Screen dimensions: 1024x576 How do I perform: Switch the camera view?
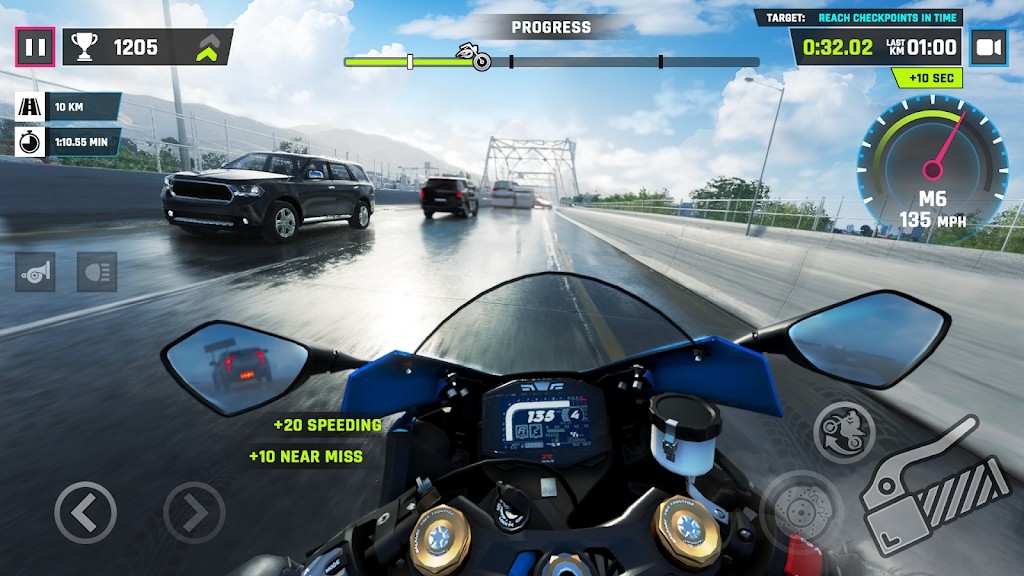(x=989, y=47)
